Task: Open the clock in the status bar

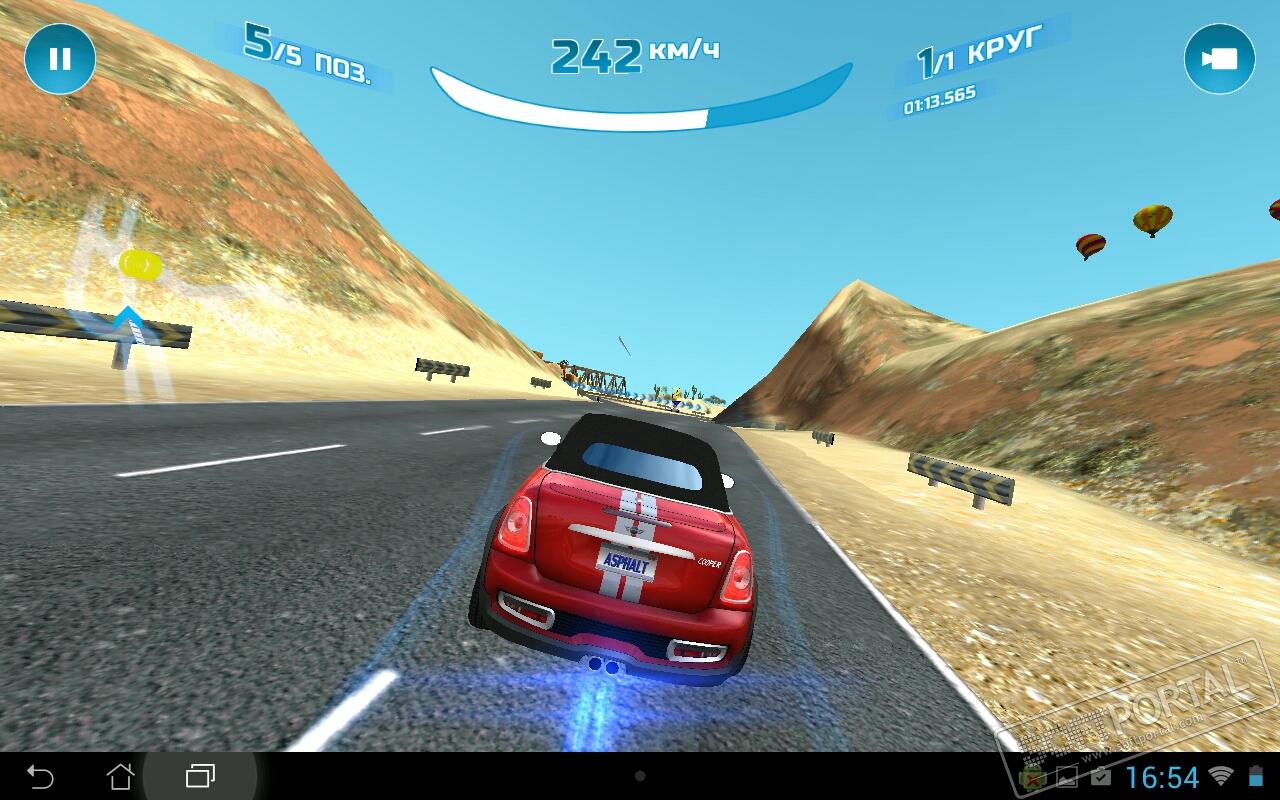Action: coord(1161,777)
